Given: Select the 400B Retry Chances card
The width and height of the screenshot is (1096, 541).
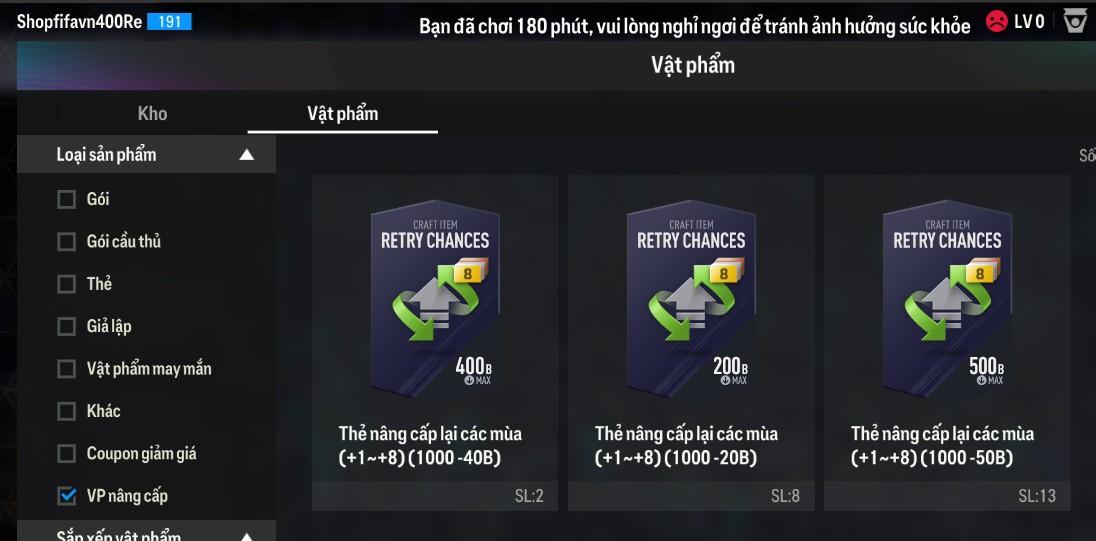Looking at the screenshot, I should click(x=435, y=342).
